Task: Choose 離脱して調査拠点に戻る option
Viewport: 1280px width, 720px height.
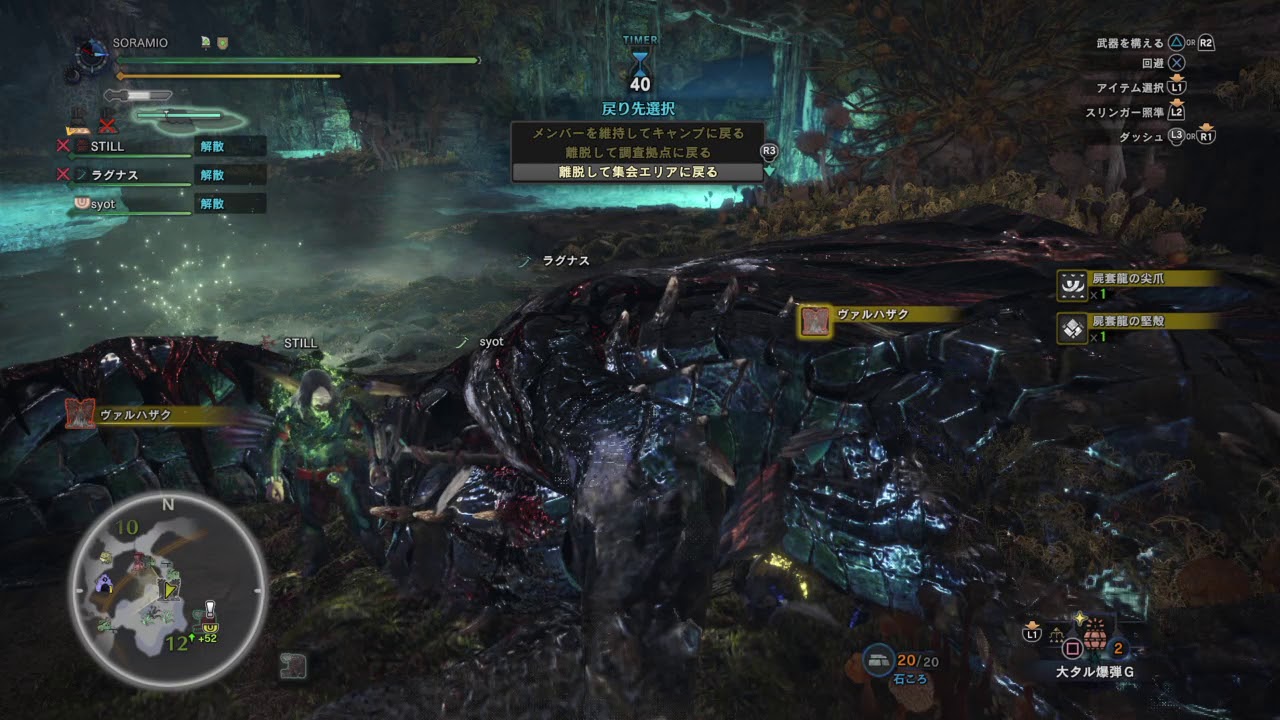Action: pos(637,152)
